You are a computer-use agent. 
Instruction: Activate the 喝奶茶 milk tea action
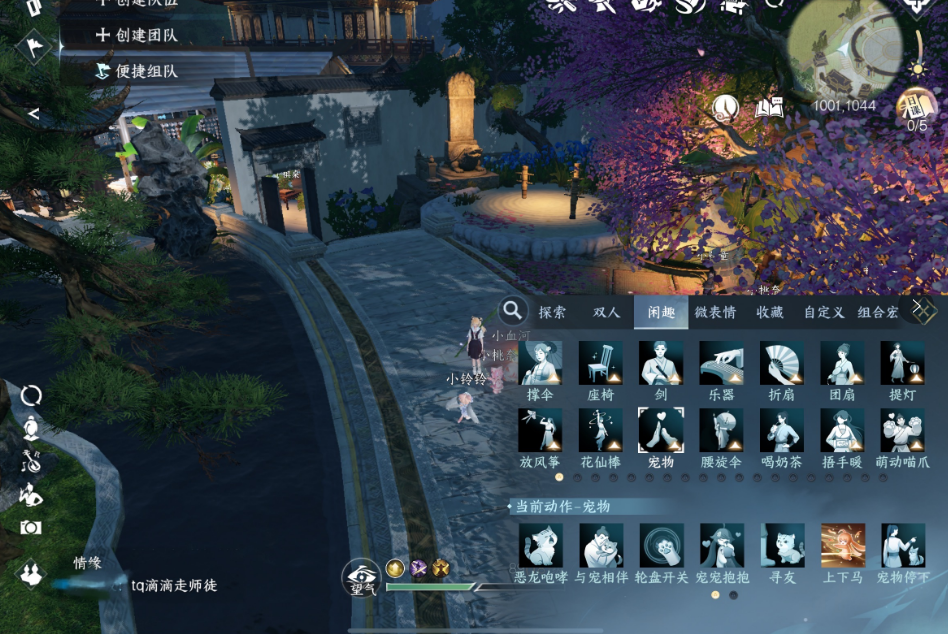point(781,431)
